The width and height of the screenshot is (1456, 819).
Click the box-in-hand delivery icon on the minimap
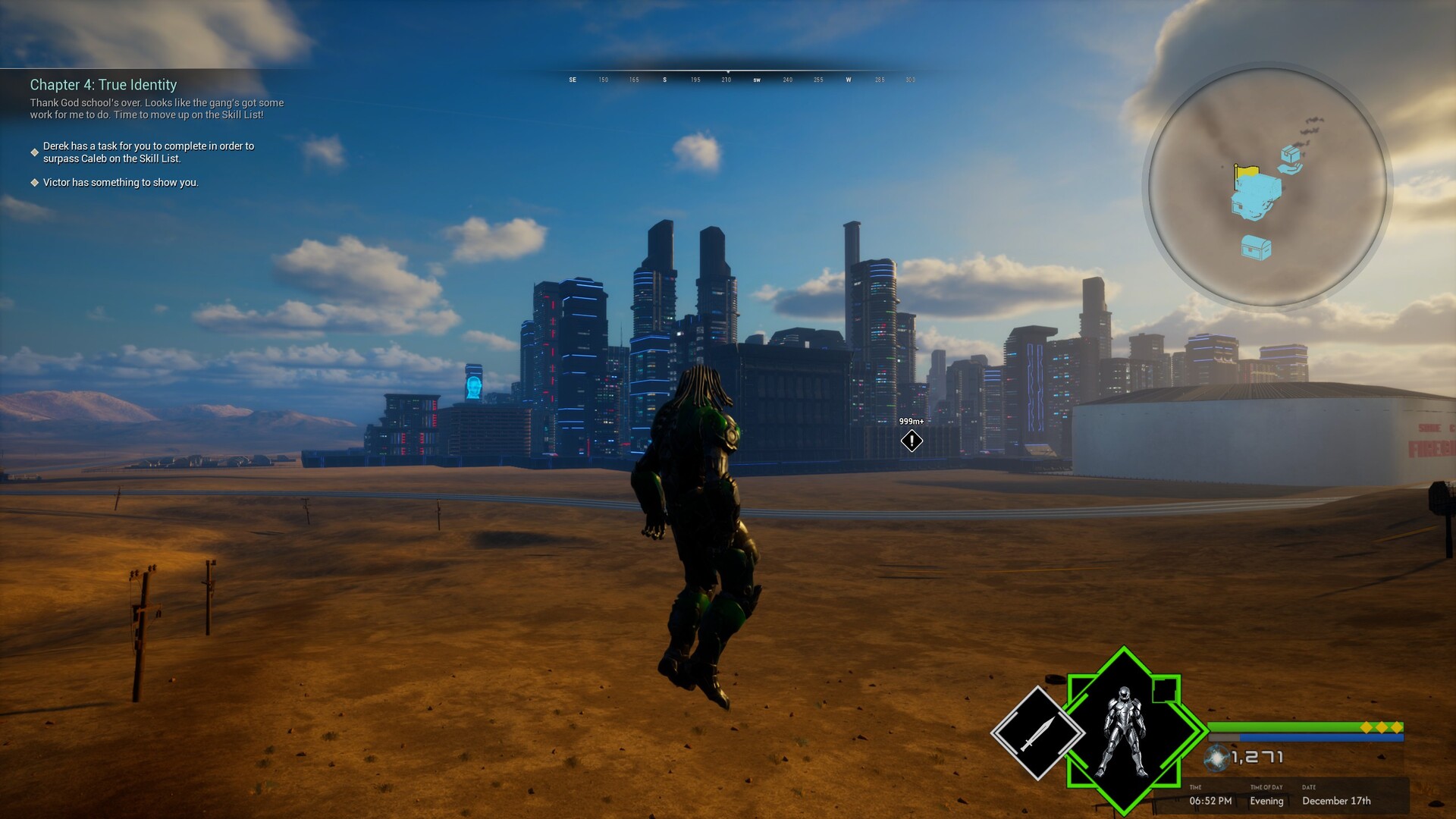tap(1291, 158)
